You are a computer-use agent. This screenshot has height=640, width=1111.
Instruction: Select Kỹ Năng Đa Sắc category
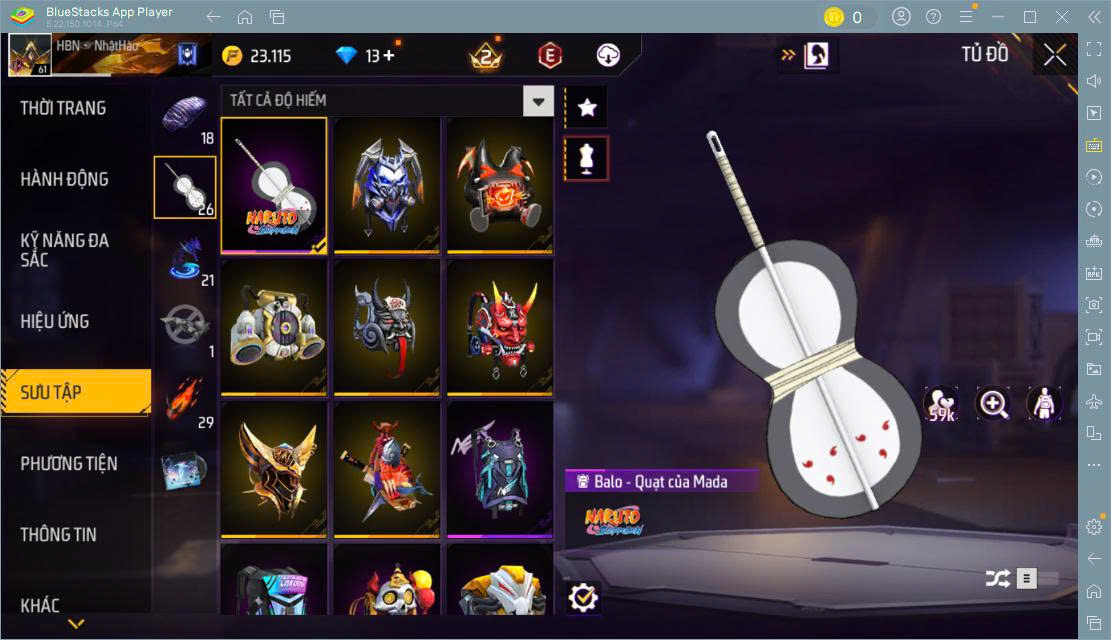(65, 250)
